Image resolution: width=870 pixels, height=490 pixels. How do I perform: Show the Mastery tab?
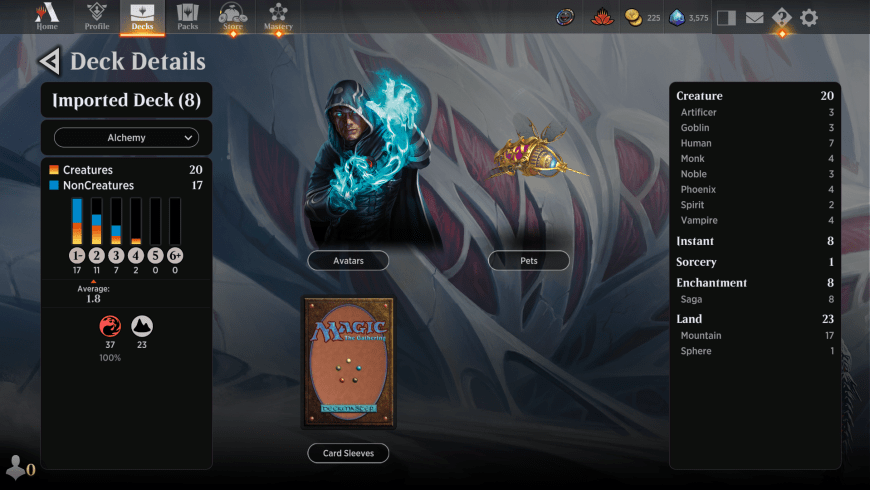[x=278, y=16]
